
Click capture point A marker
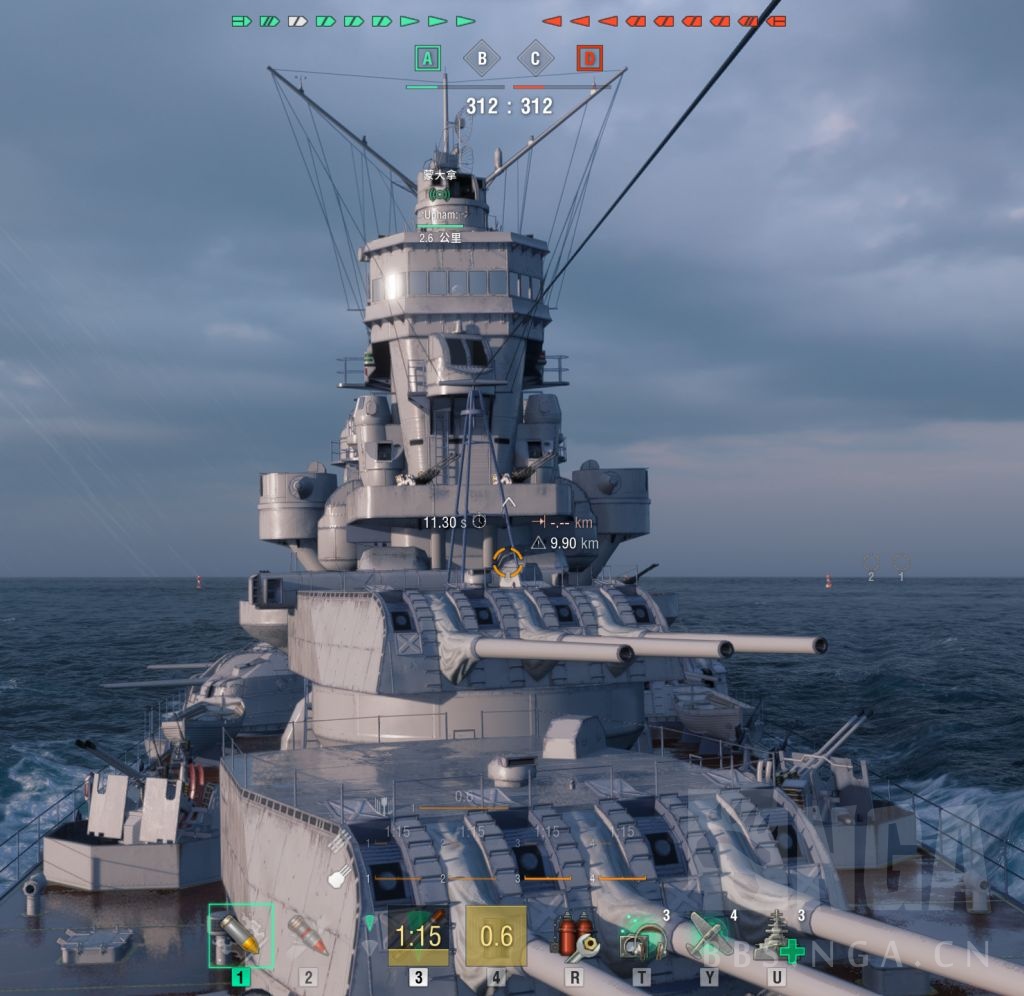[x=428, y=59]
